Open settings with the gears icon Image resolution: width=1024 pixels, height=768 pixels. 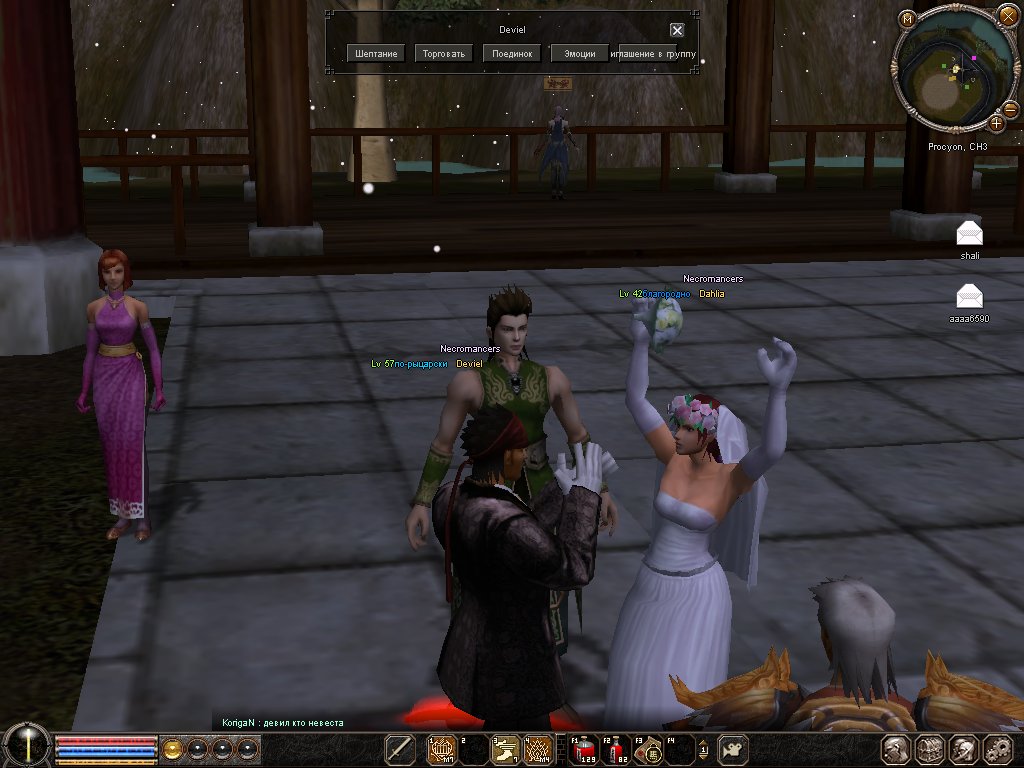point(998,749)
